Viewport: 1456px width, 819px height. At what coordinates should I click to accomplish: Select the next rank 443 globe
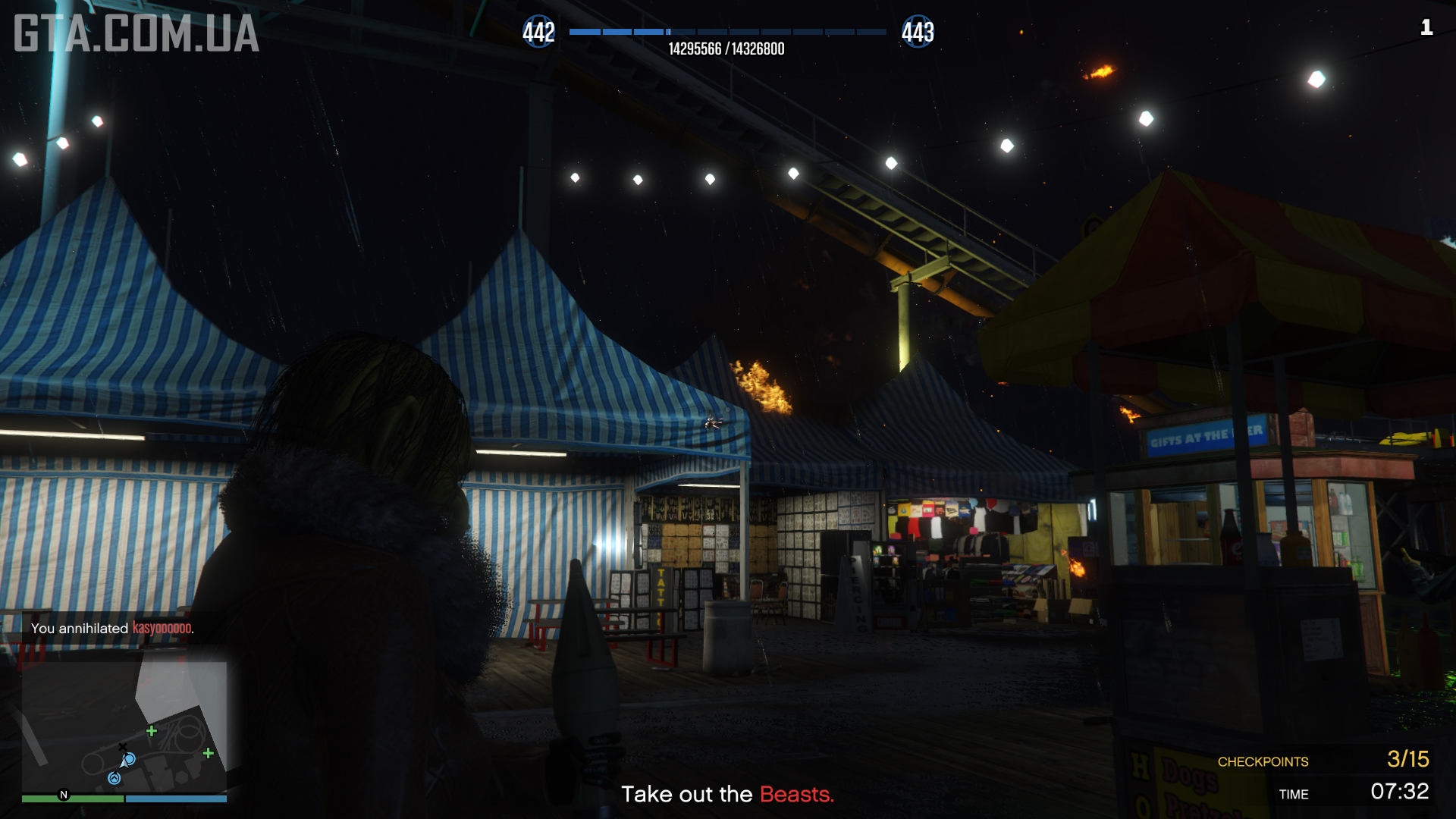pos(918,33)
